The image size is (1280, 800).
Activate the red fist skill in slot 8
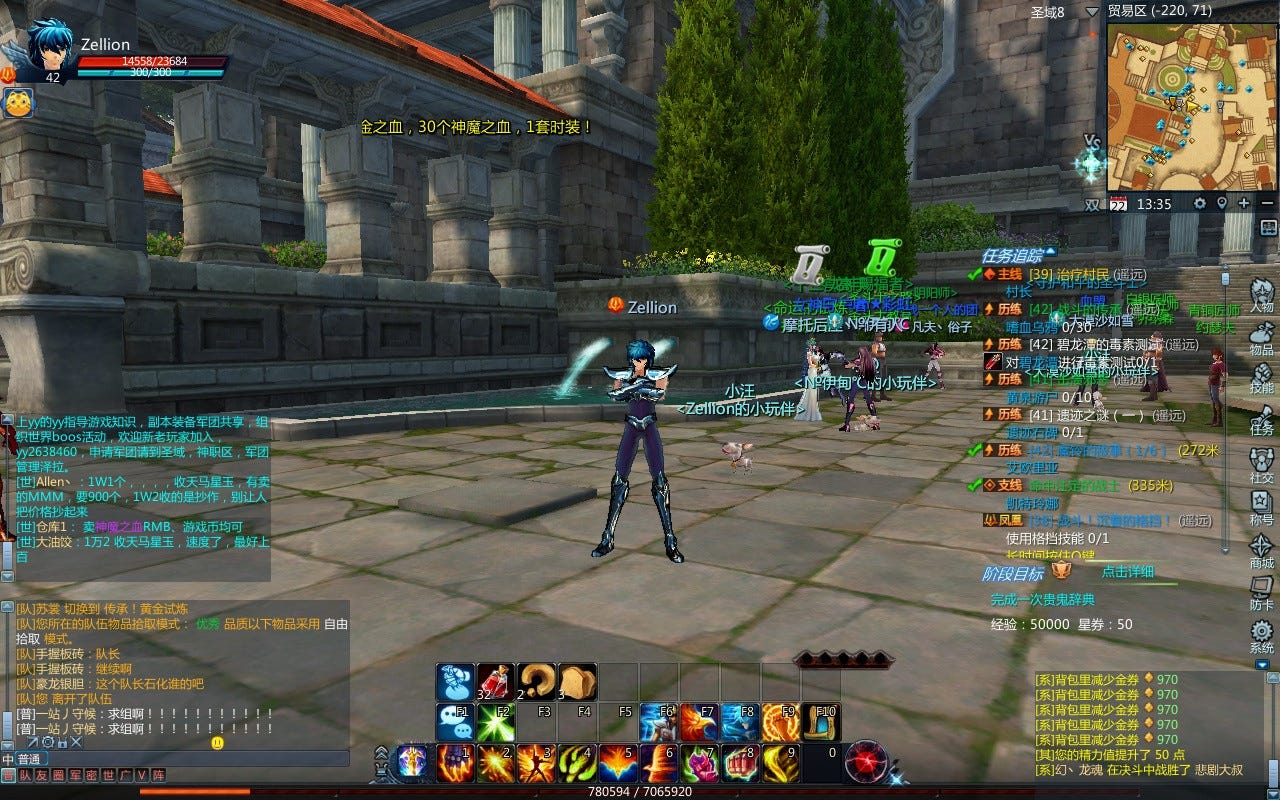click(740, 763)
